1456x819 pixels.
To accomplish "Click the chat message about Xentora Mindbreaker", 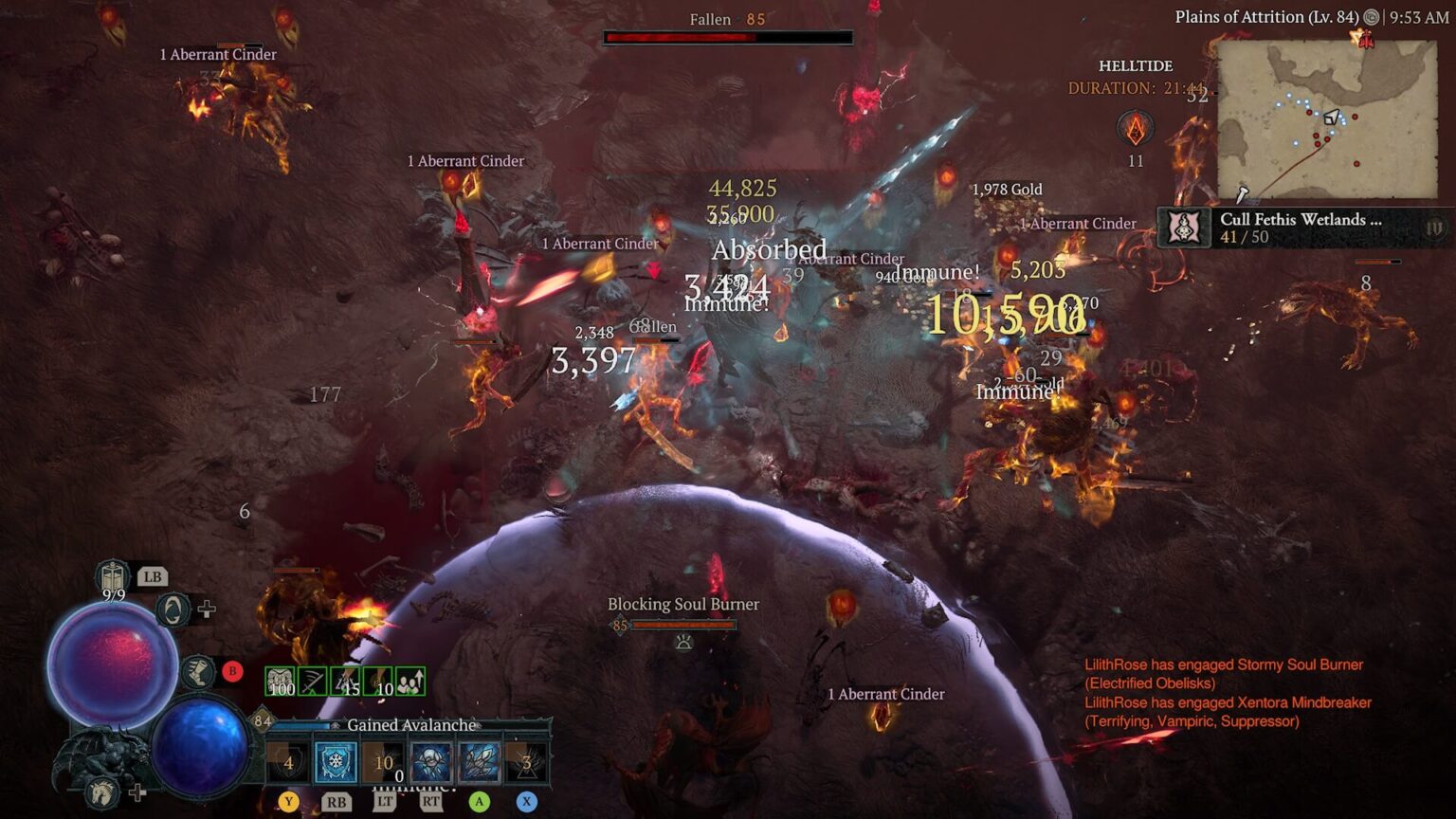I will coord(1228,712).
